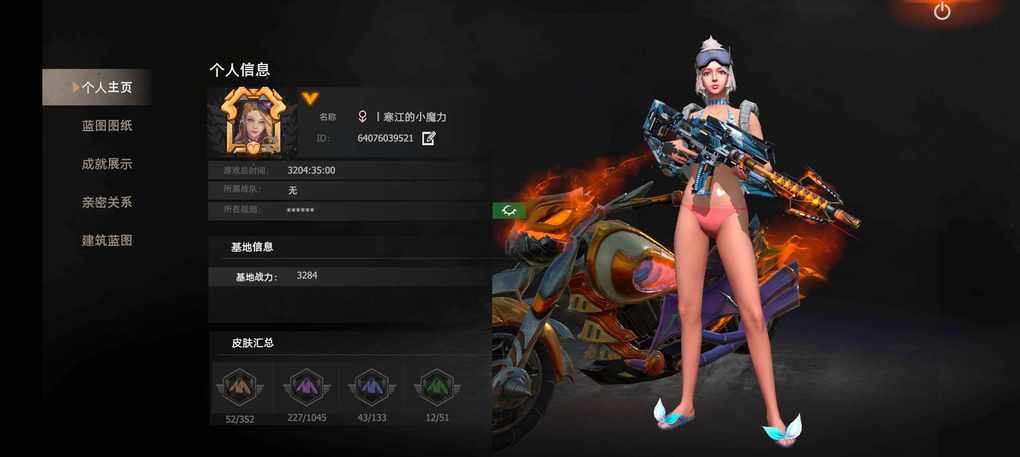Click the player avatar portrait

coord(251,121)
